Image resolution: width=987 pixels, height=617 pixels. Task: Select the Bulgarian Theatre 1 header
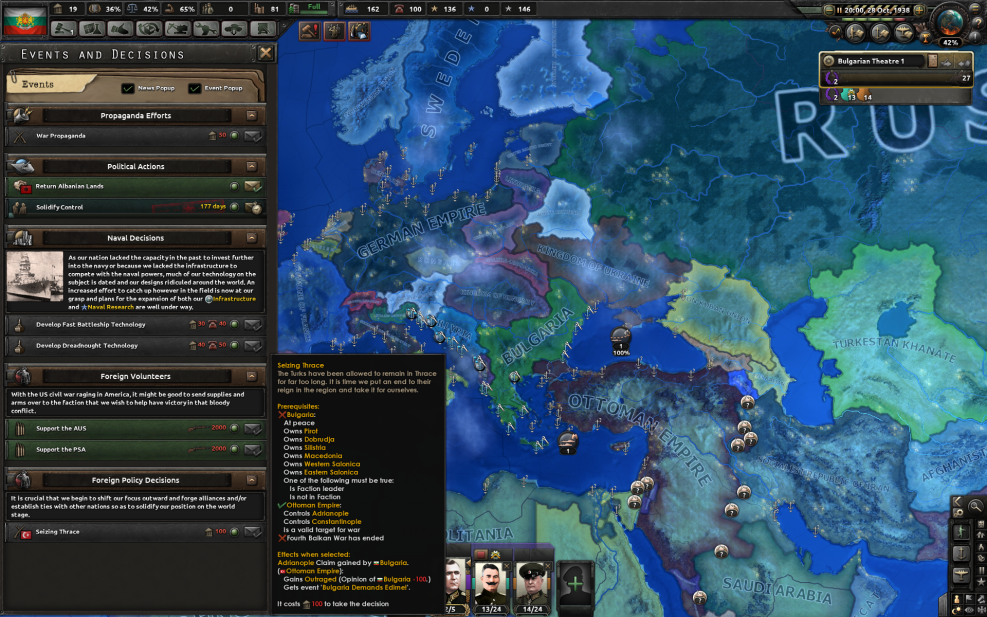[870, 61]
